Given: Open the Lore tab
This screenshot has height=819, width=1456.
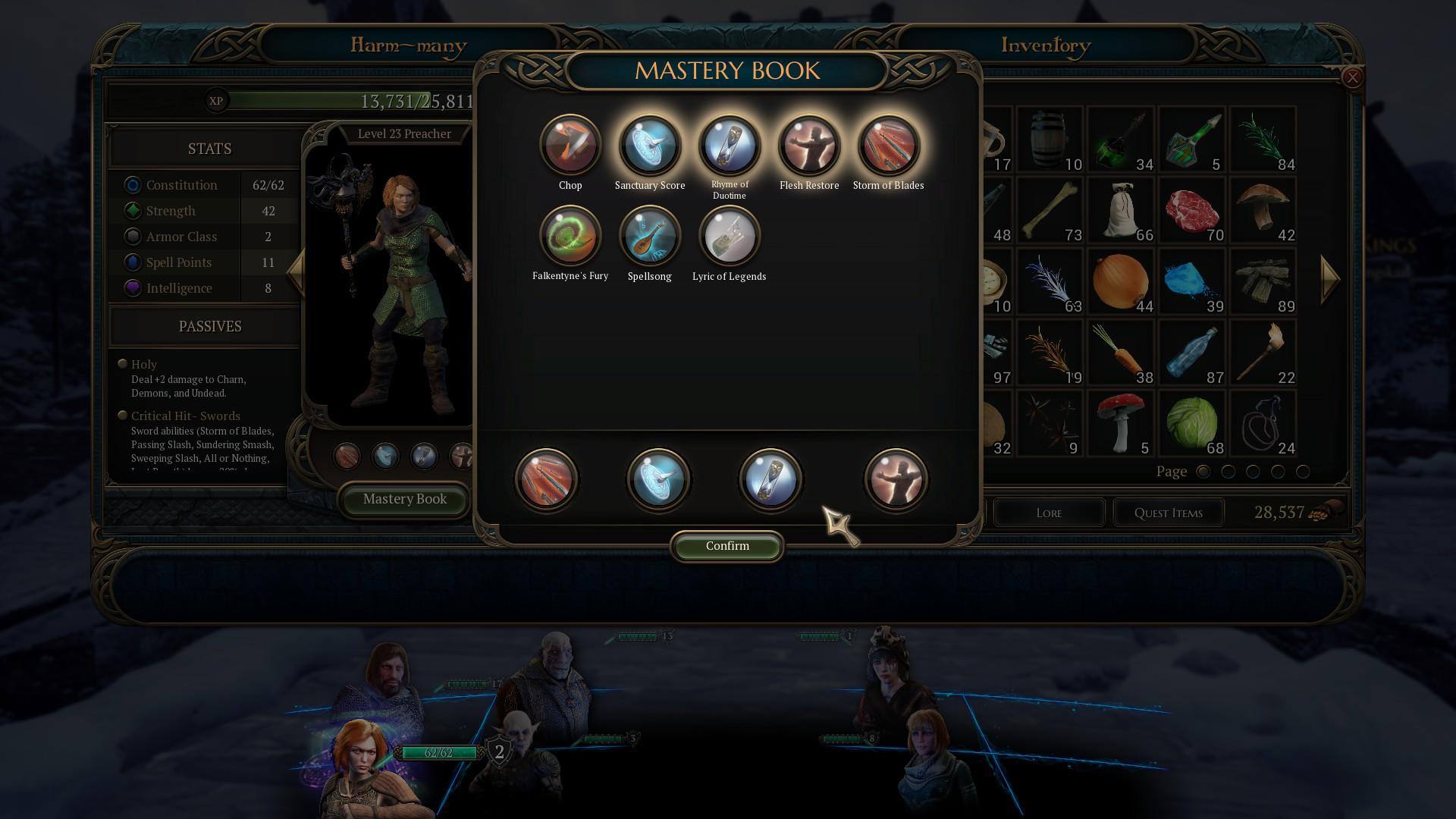Looking at the screenshot, I should click(x=1049, y=513).
